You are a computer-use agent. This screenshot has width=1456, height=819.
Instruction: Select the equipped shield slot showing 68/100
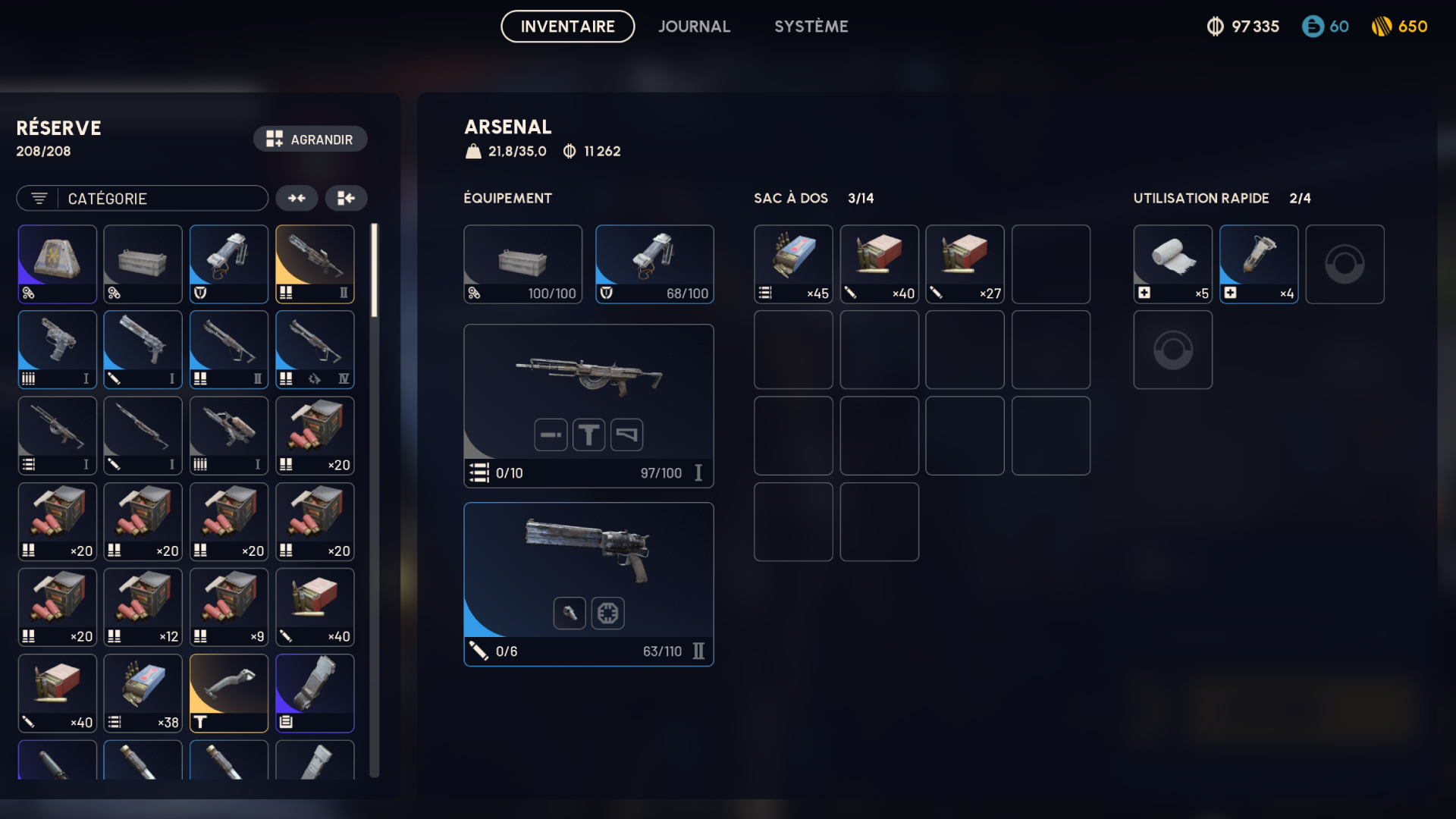654,264
